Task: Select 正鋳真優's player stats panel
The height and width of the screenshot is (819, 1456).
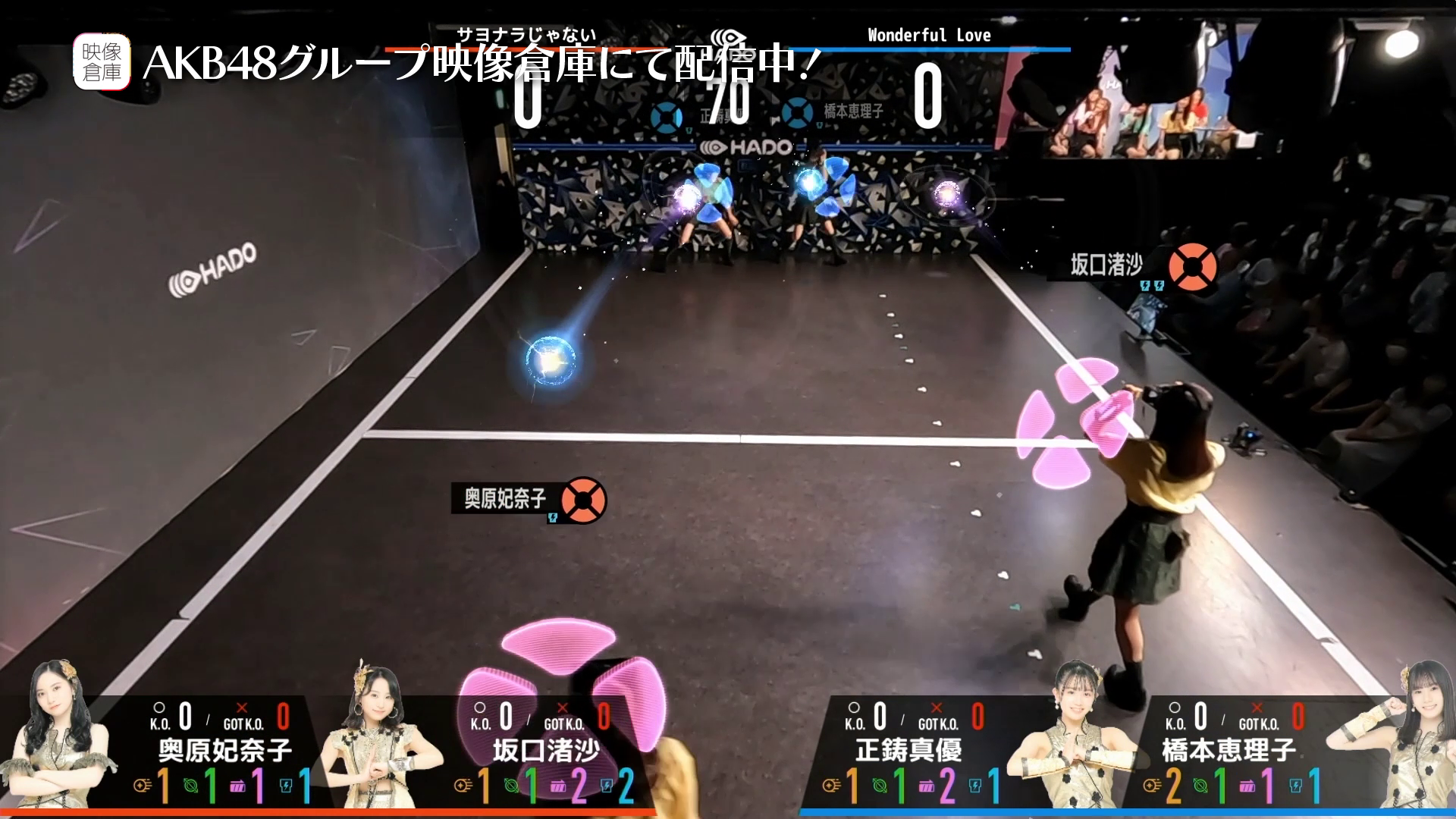Action: tap(908, 751)
